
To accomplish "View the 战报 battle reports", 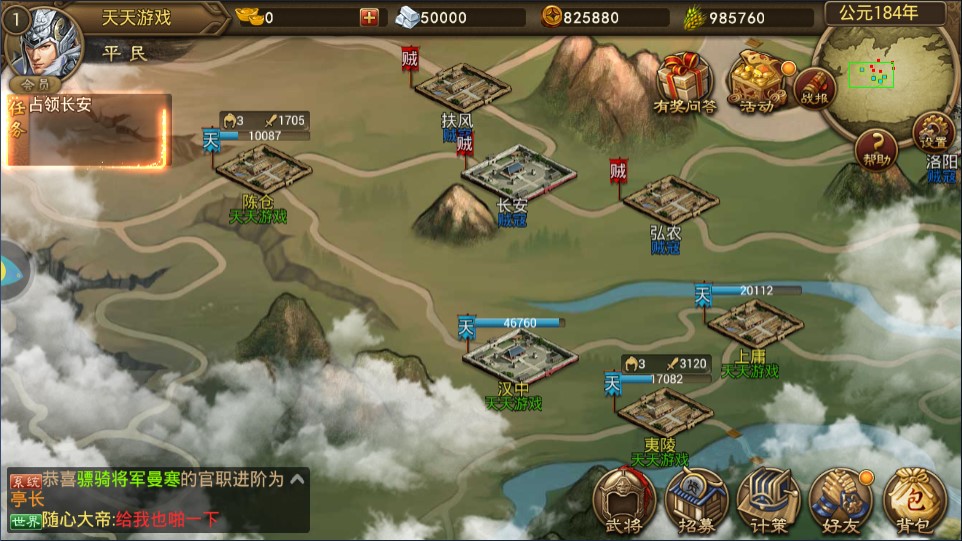I will [x=815, y=87].
